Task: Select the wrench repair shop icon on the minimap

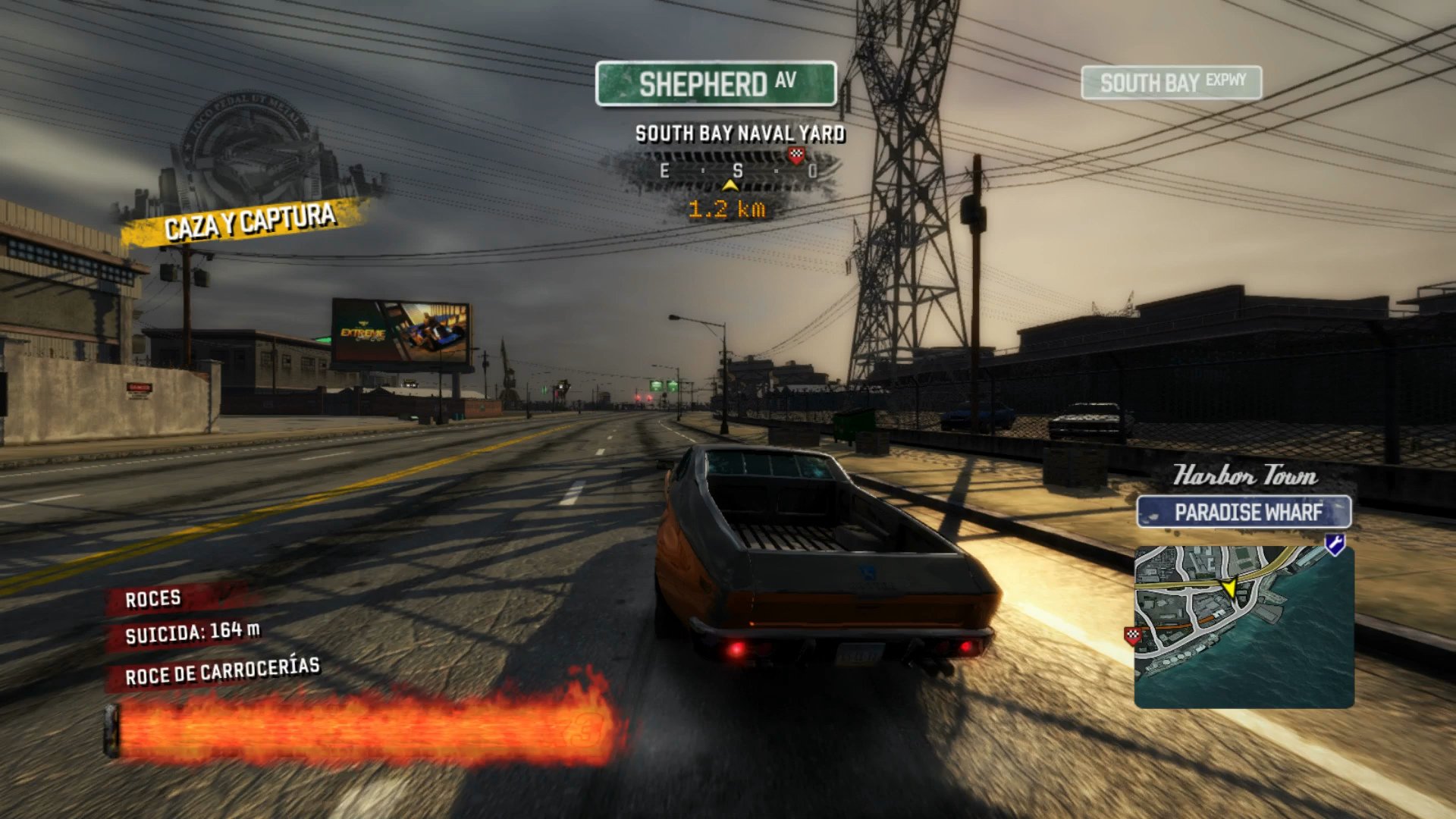Action: point(1335,544)
